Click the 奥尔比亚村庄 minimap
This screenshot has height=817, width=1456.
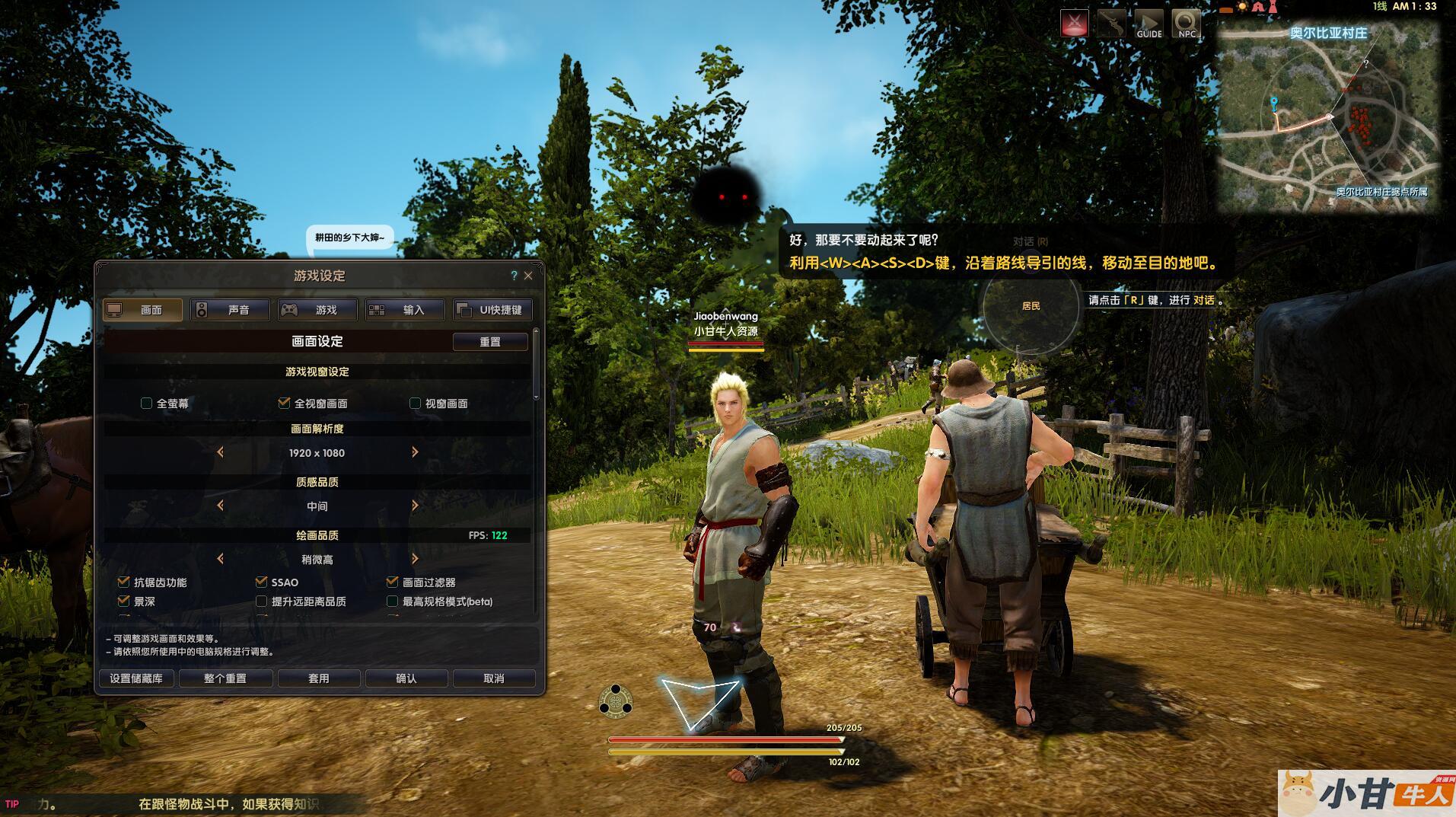(1328, 122)
